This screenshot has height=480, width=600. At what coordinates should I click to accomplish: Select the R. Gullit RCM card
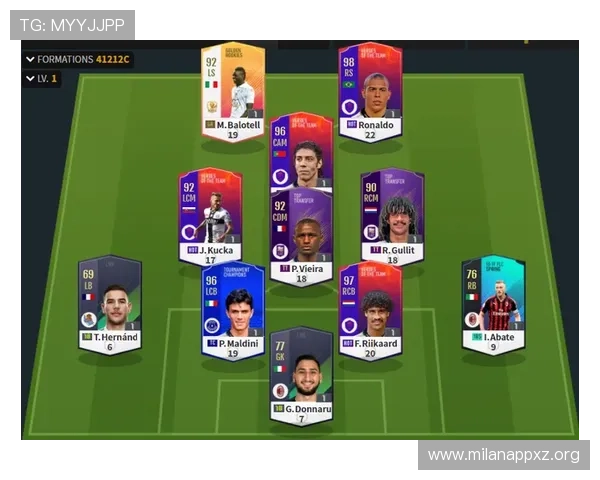(x=392, y=215)
